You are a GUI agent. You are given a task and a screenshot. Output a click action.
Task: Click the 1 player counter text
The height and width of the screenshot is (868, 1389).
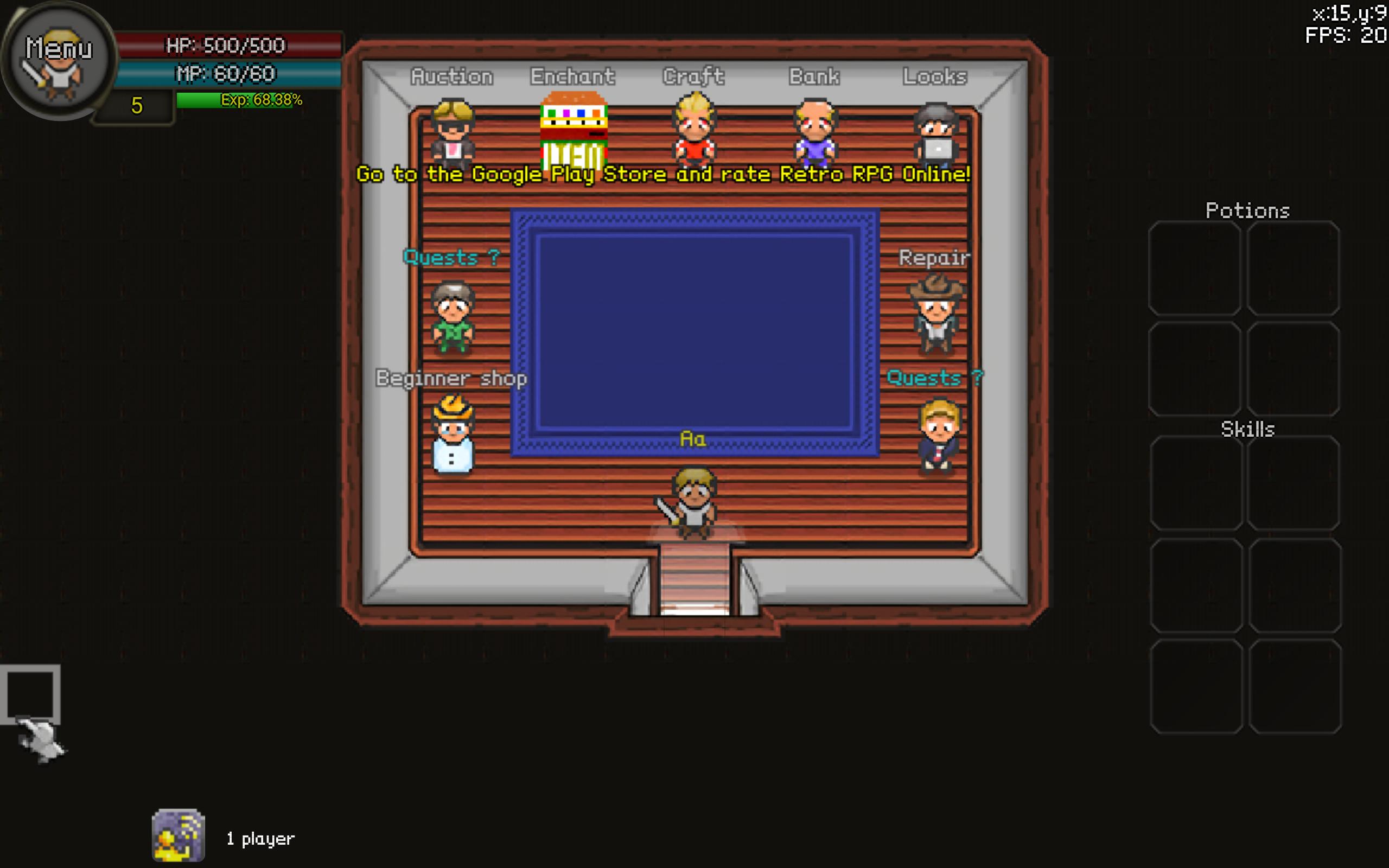click(x=259, y=838)
